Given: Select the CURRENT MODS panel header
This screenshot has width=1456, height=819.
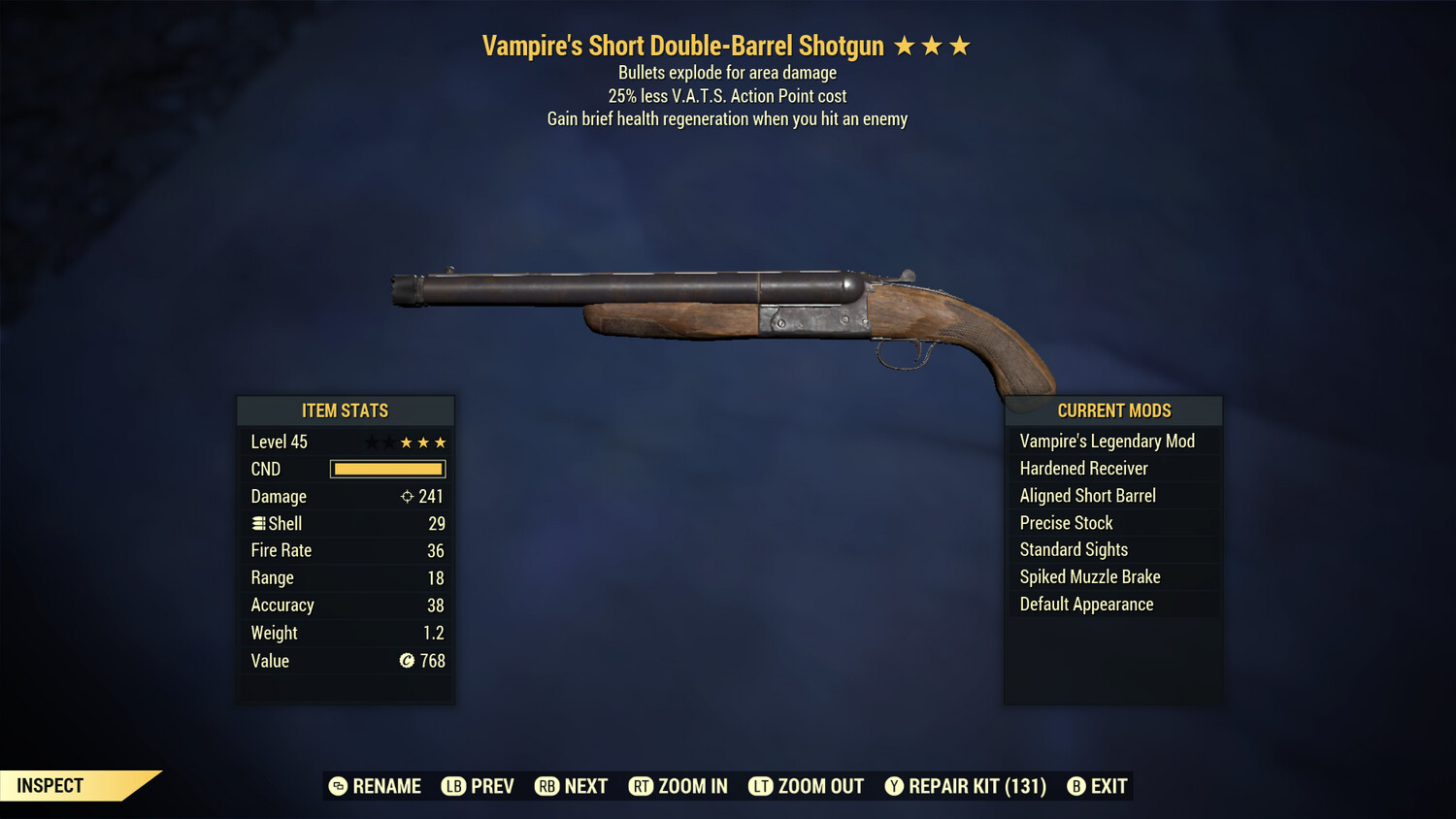Looking at the screenshot, I should 1113,410.
